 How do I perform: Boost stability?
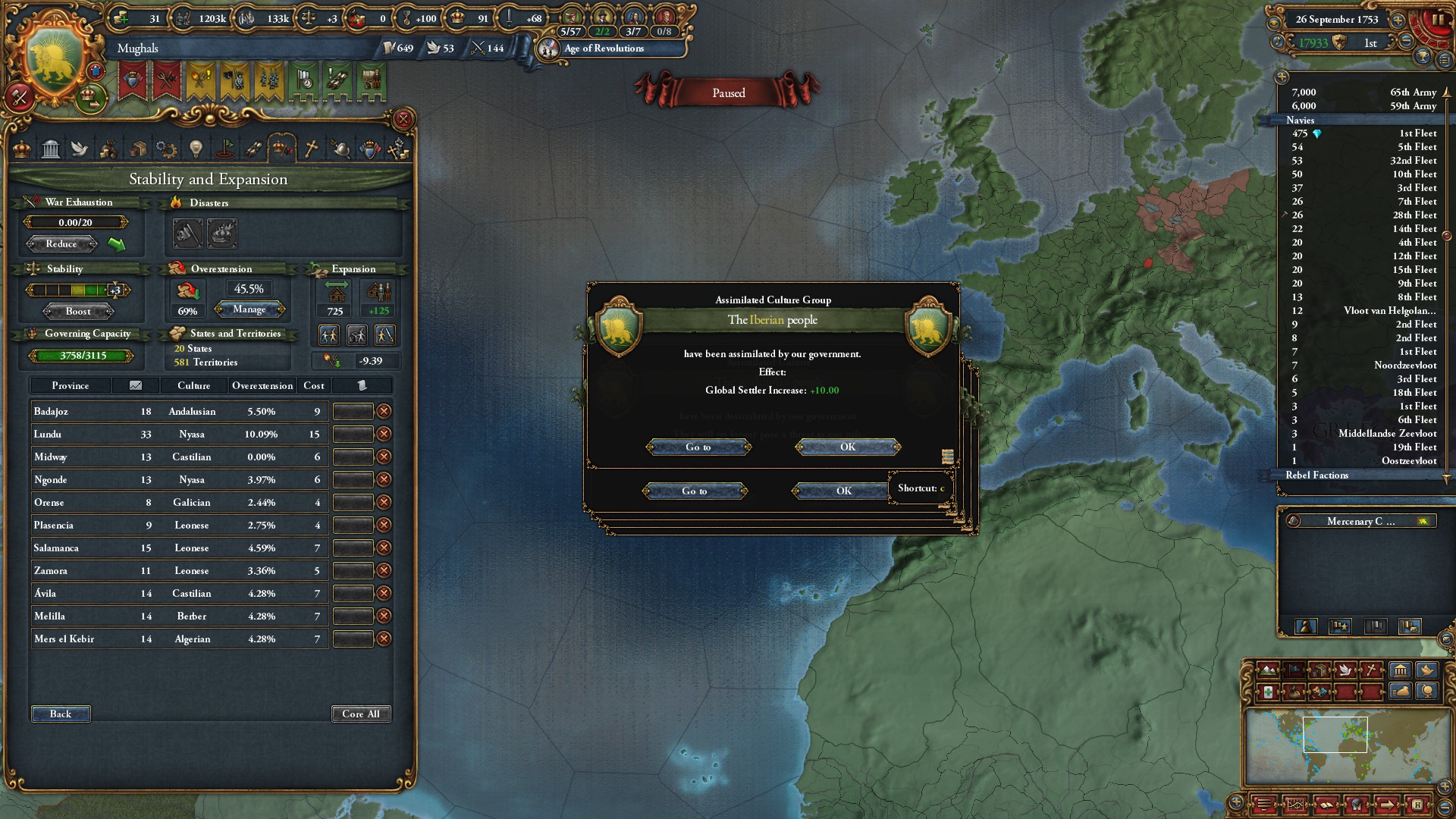coord(78,312)
